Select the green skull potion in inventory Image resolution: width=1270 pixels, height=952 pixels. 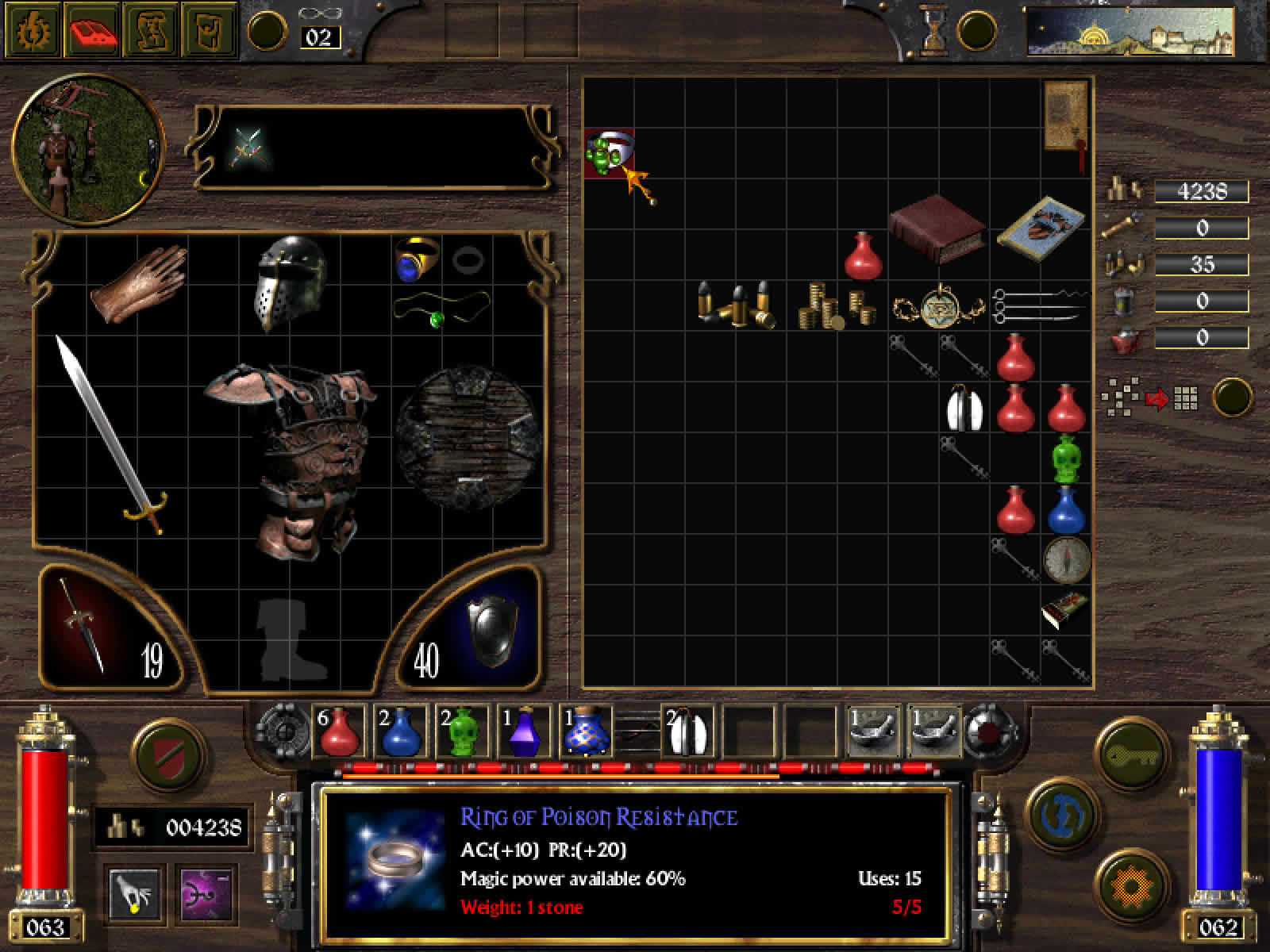click(1066, 459)
